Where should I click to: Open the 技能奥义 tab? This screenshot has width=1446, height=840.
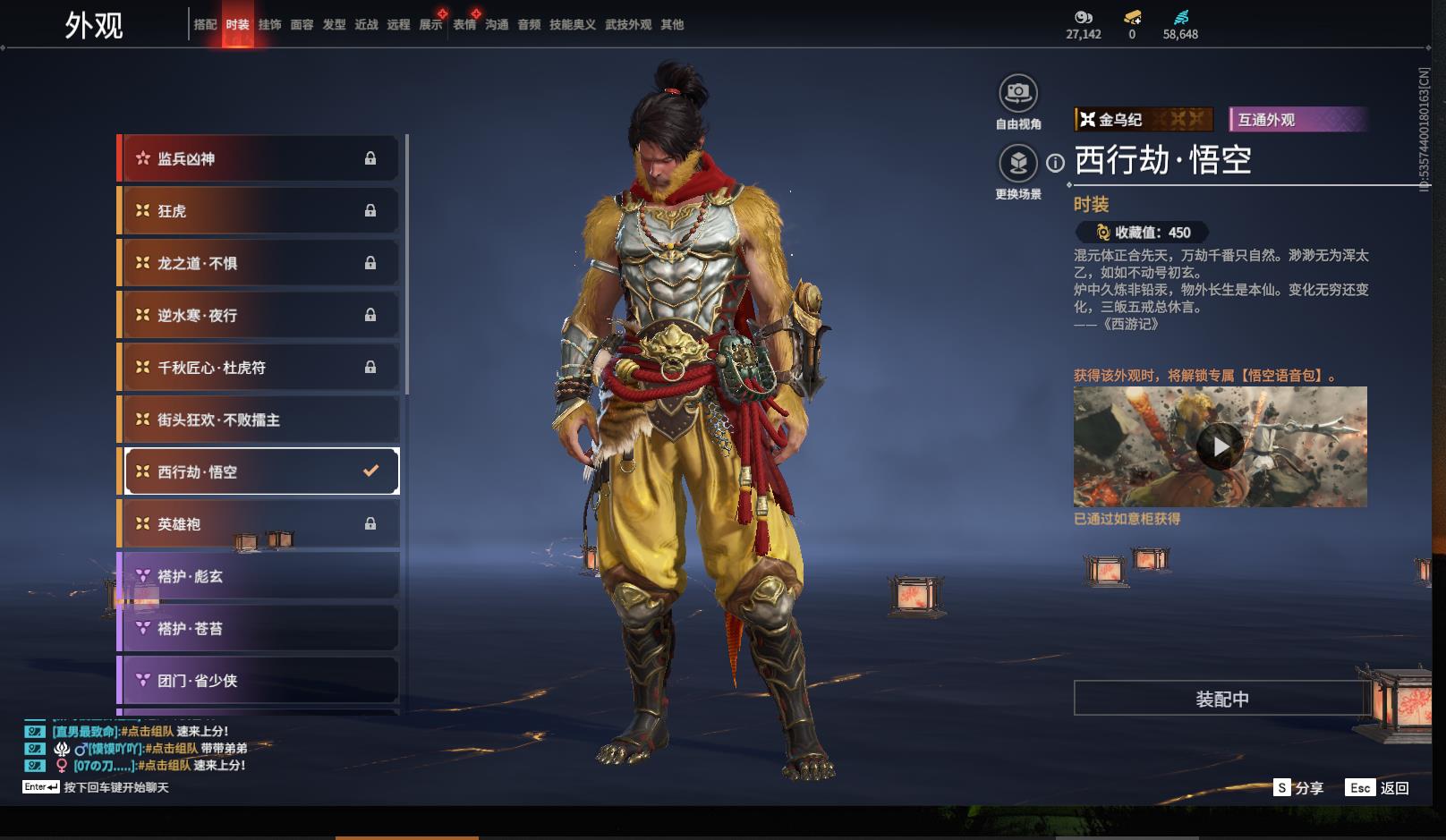tap(573, 25)
